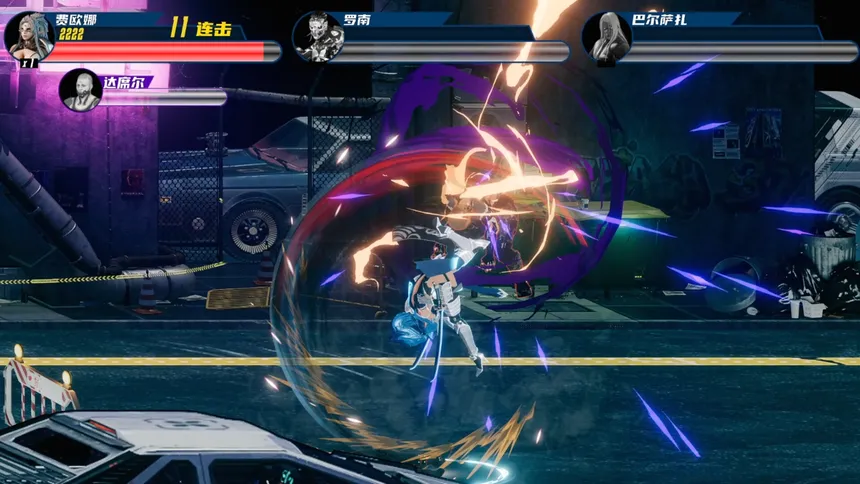Select the 罗南 enemy portrait
This screenshot has width=860, height=484.
click(316, 37)
